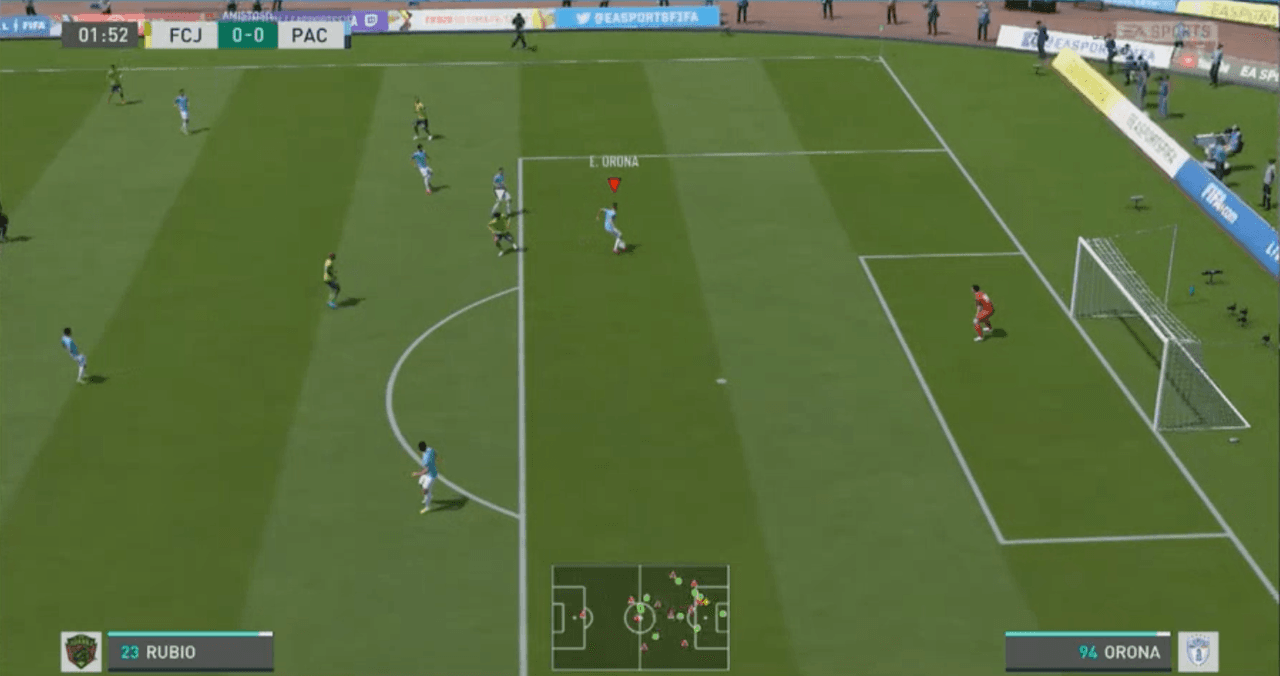The height and width of the screenshot is (676, 1280).
Task: Click the pitch radar minimap
Action: point(640,617)
